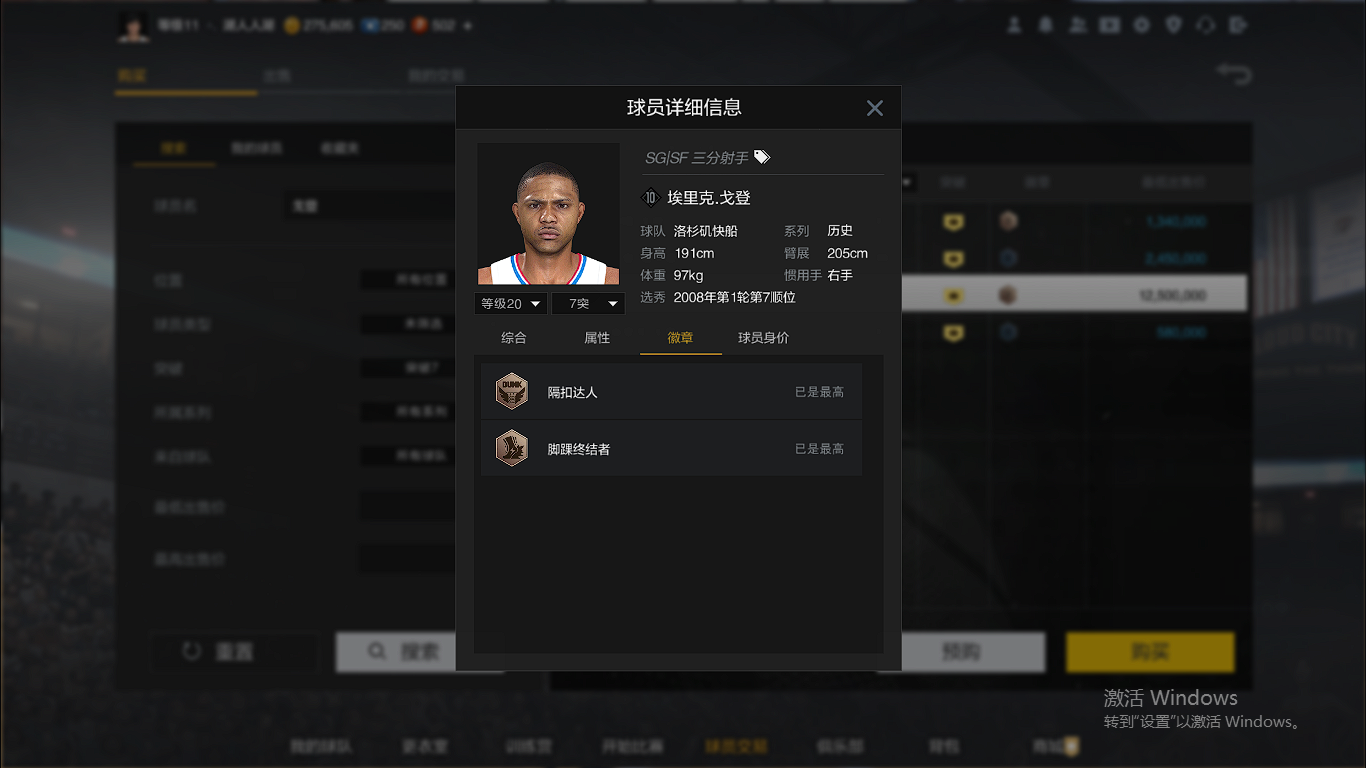Click the yellow 购买 purchase button
The width and height of the screenshot is (1366, 768).
coord(1150,652)
